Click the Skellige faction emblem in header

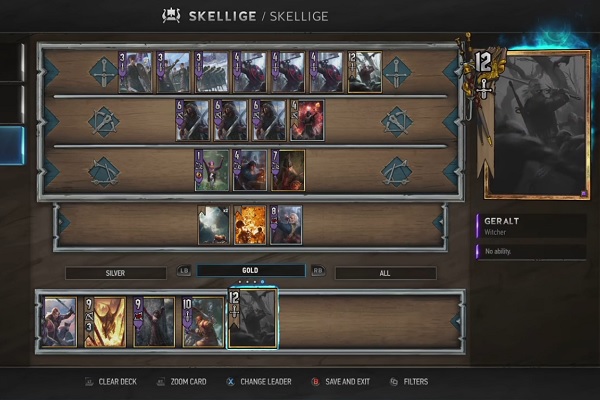171,16
